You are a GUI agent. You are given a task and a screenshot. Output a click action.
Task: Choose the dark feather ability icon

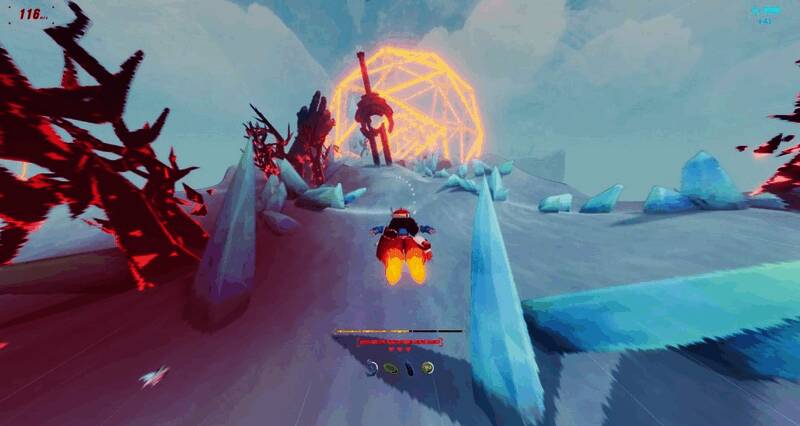click(x=409, y=368)
